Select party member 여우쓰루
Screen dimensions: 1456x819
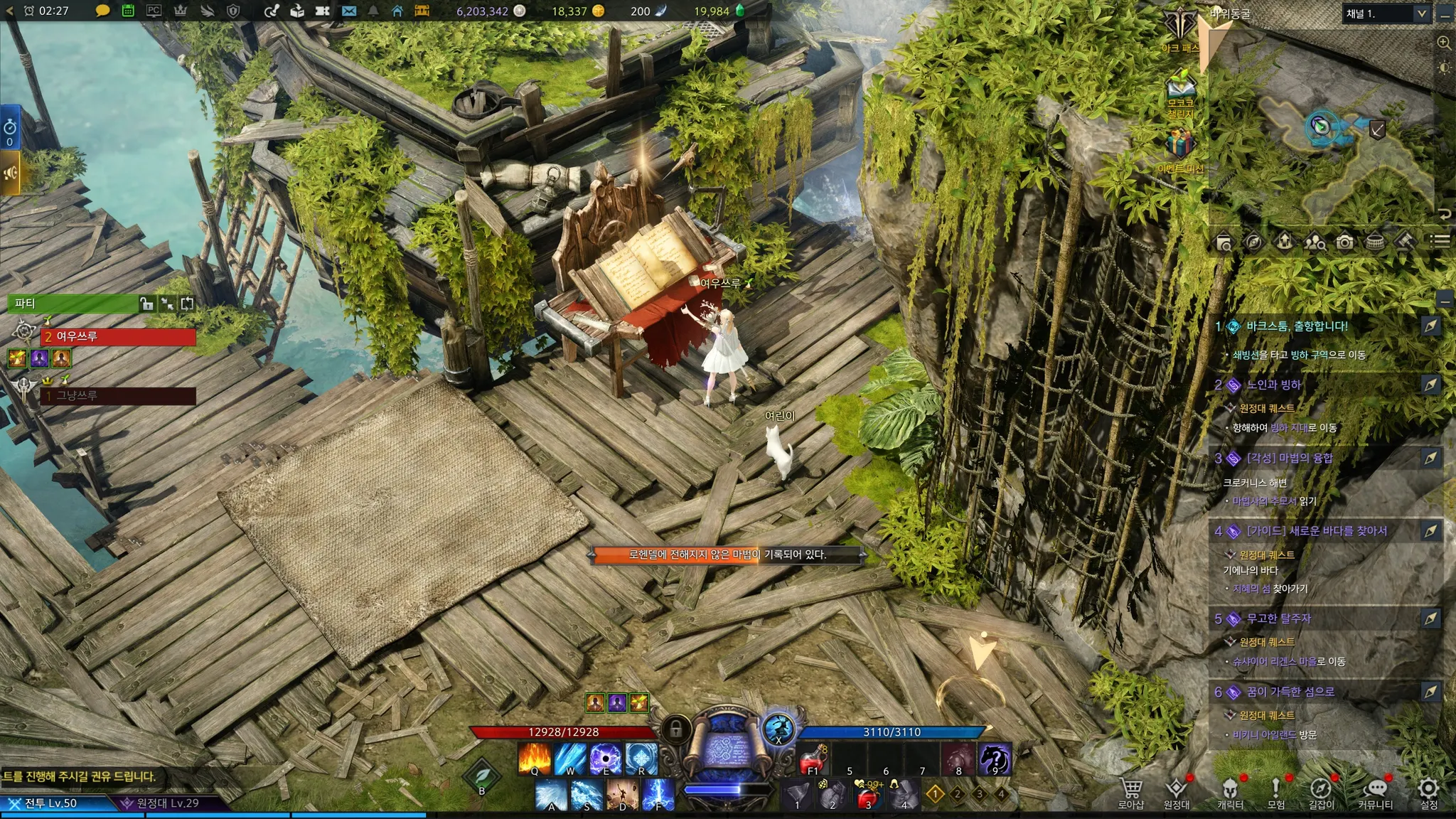click(x=118, y=336)
